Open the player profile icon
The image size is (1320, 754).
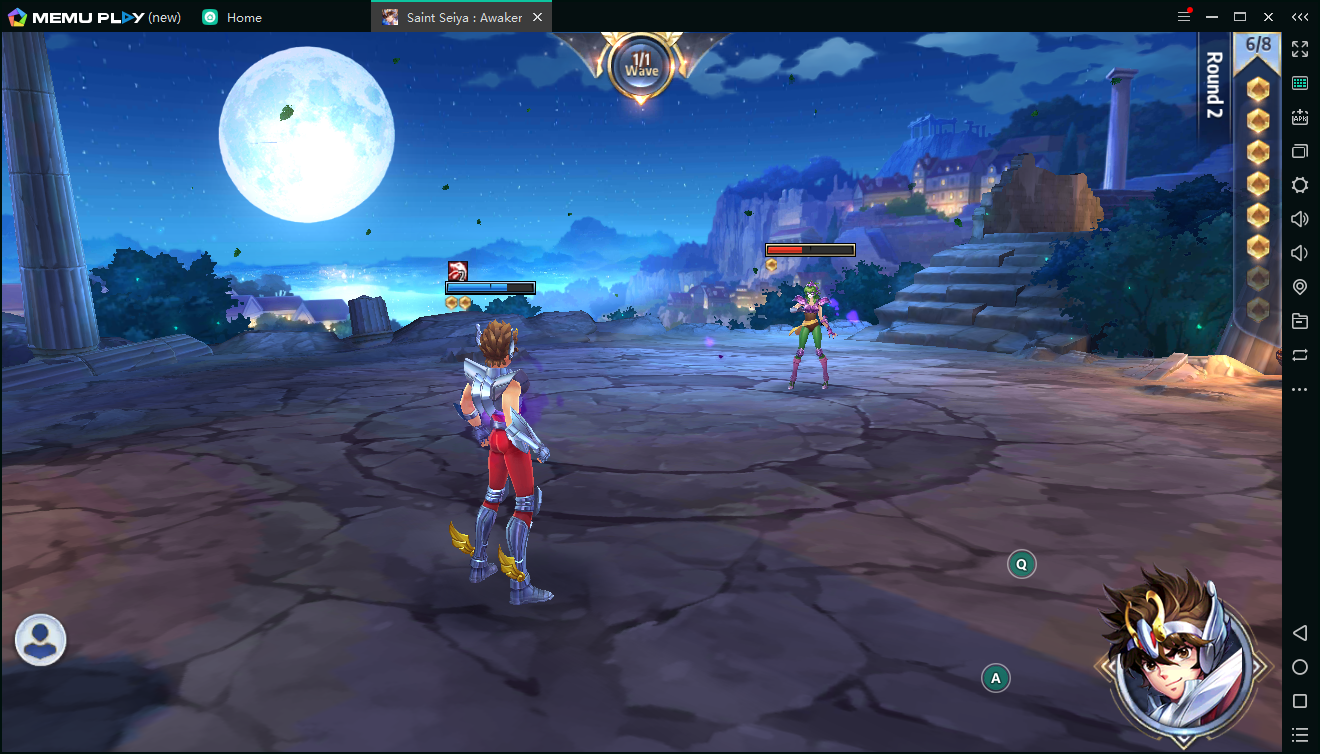click(x=41, y=640)
